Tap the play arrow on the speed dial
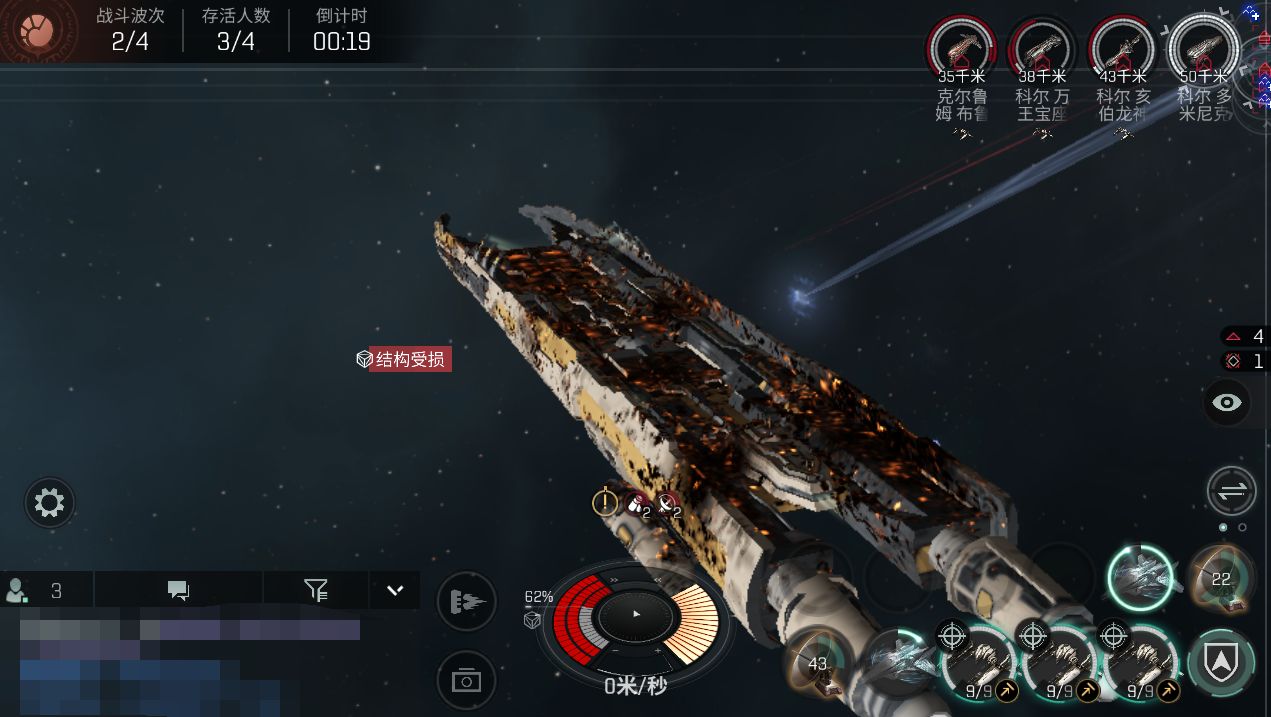 tap(636, 614)
